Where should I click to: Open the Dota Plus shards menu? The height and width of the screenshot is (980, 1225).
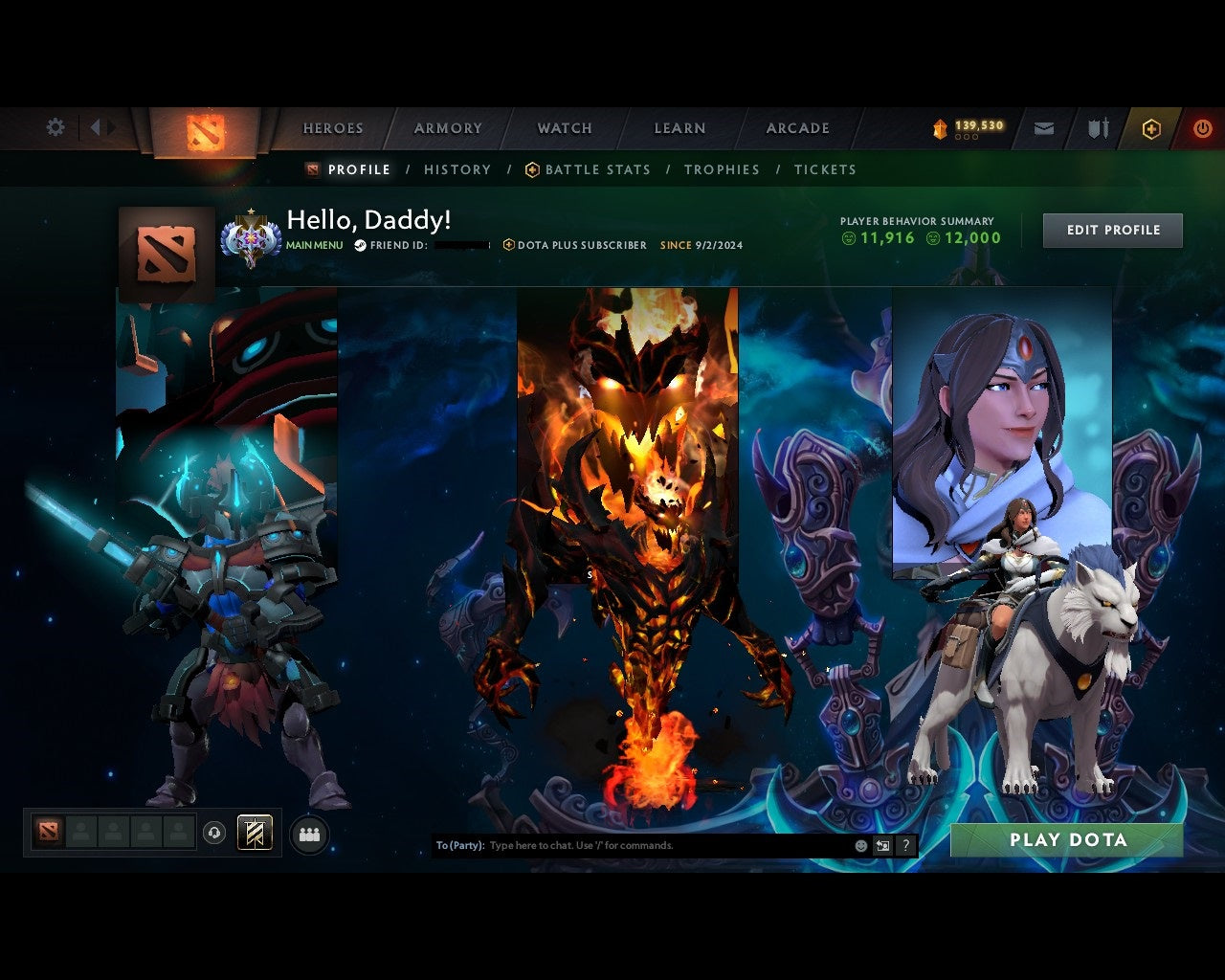coord(967,125)
